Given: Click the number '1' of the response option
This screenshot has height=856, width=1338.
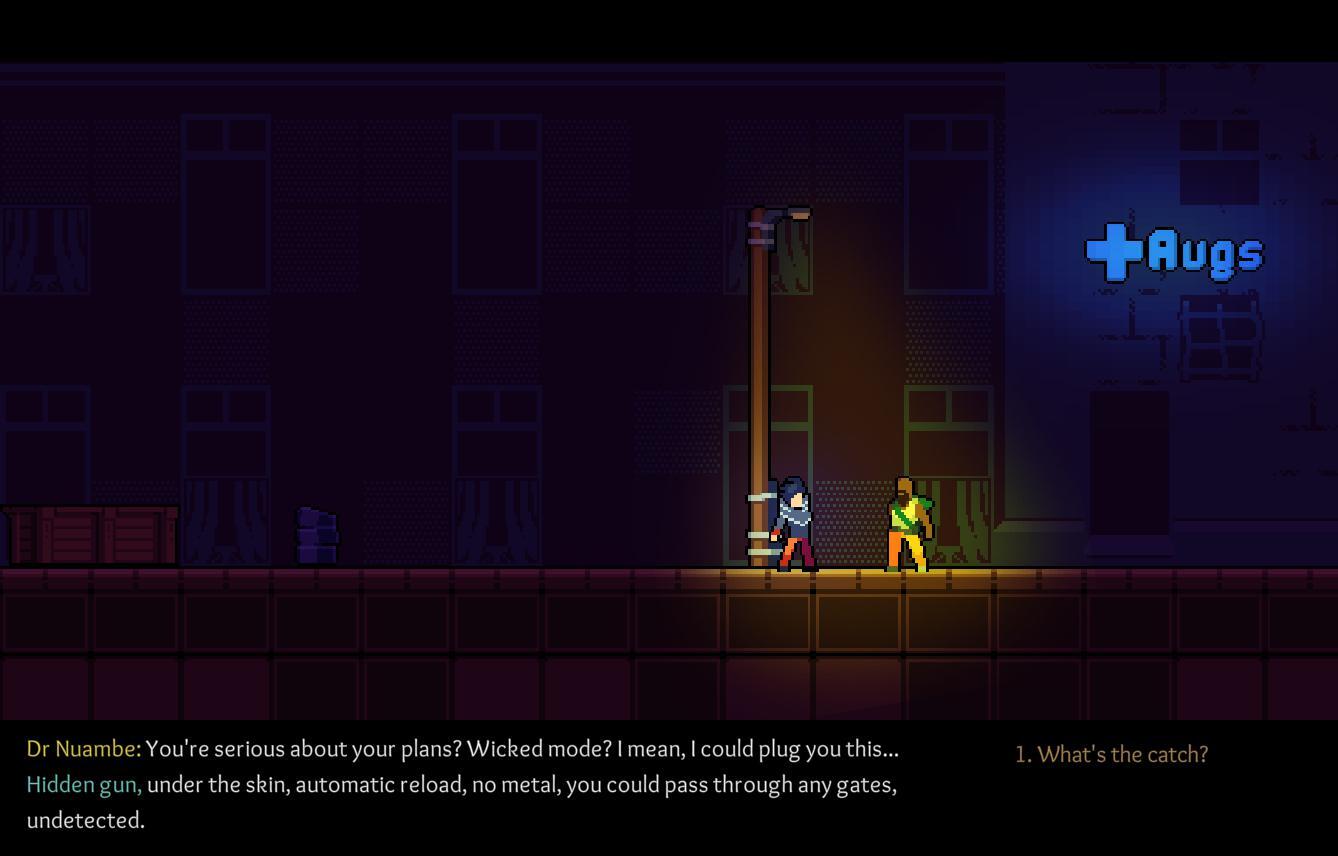Looking at the screenshot, I should [1022, 755].
